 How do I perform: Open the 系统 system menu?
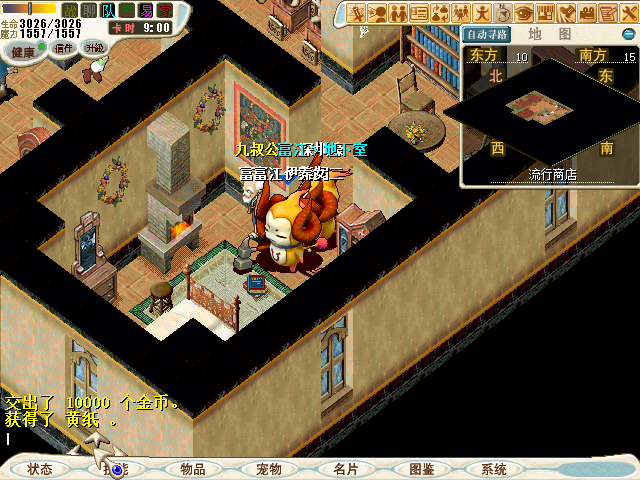(x=494, y=469)
